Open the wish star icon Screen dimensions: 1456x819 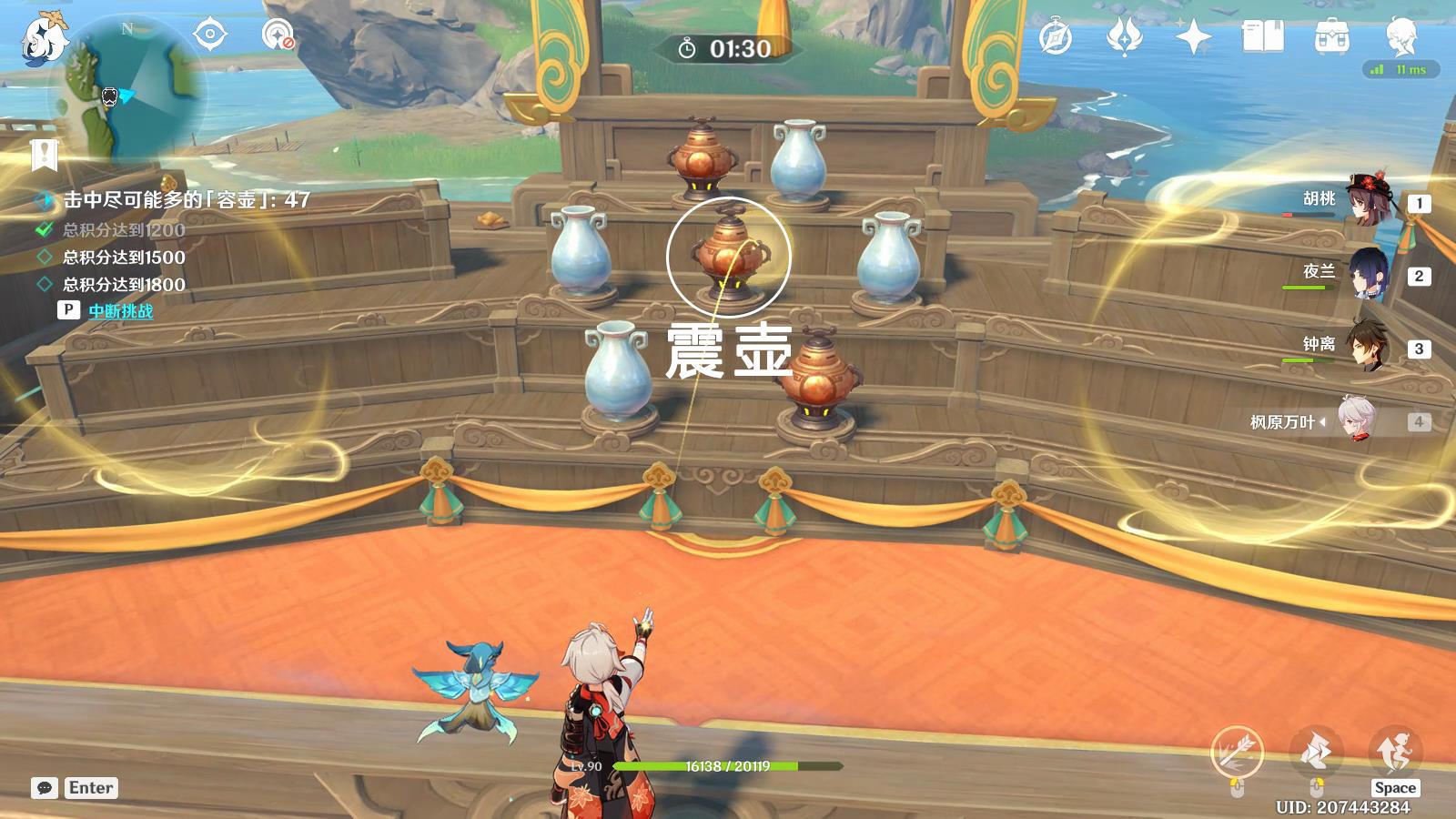pos(1124,37)
